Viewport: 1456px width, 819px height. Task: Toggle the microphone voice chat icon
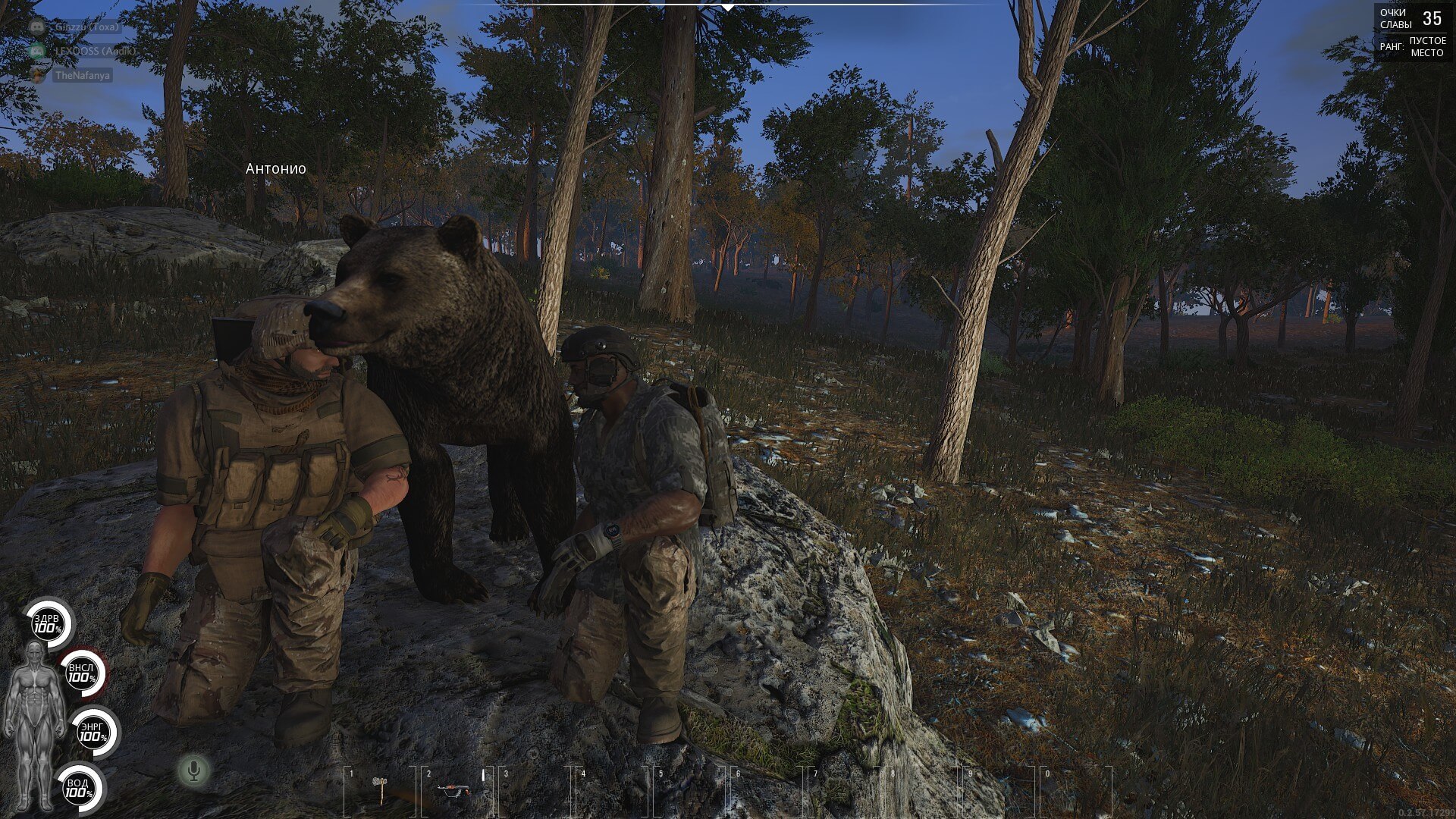click(x=194, y=771)
